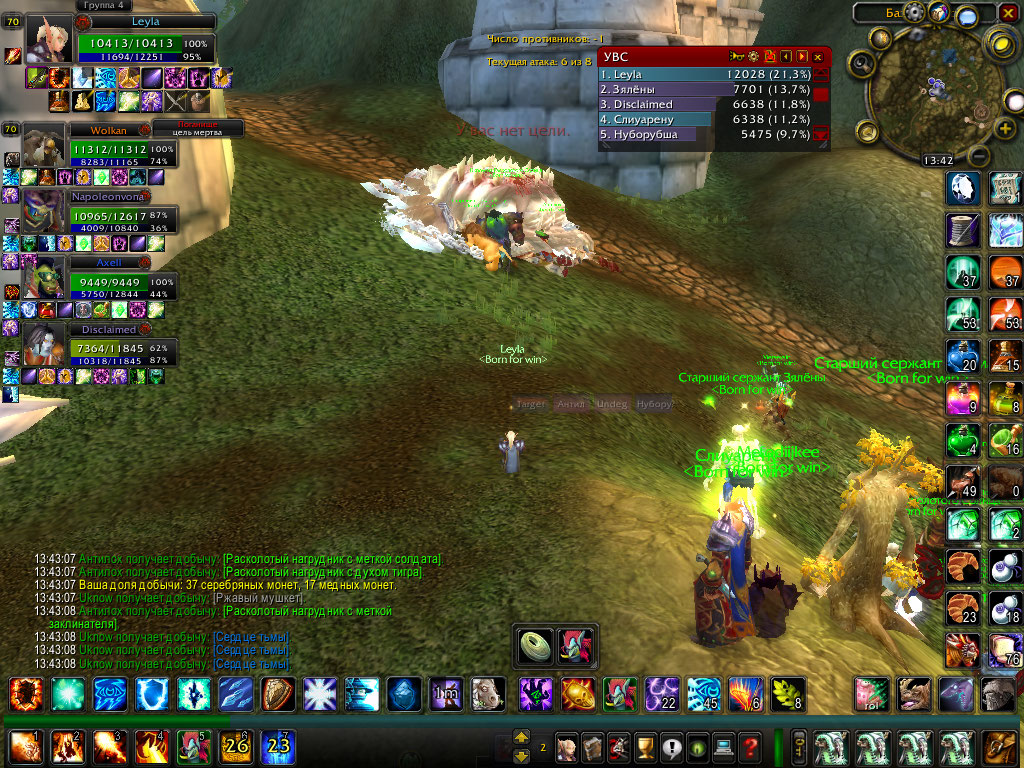Use the action slot with count 26
The width and height of the screenshot is (1024, 768).
(x=235, y=747)
